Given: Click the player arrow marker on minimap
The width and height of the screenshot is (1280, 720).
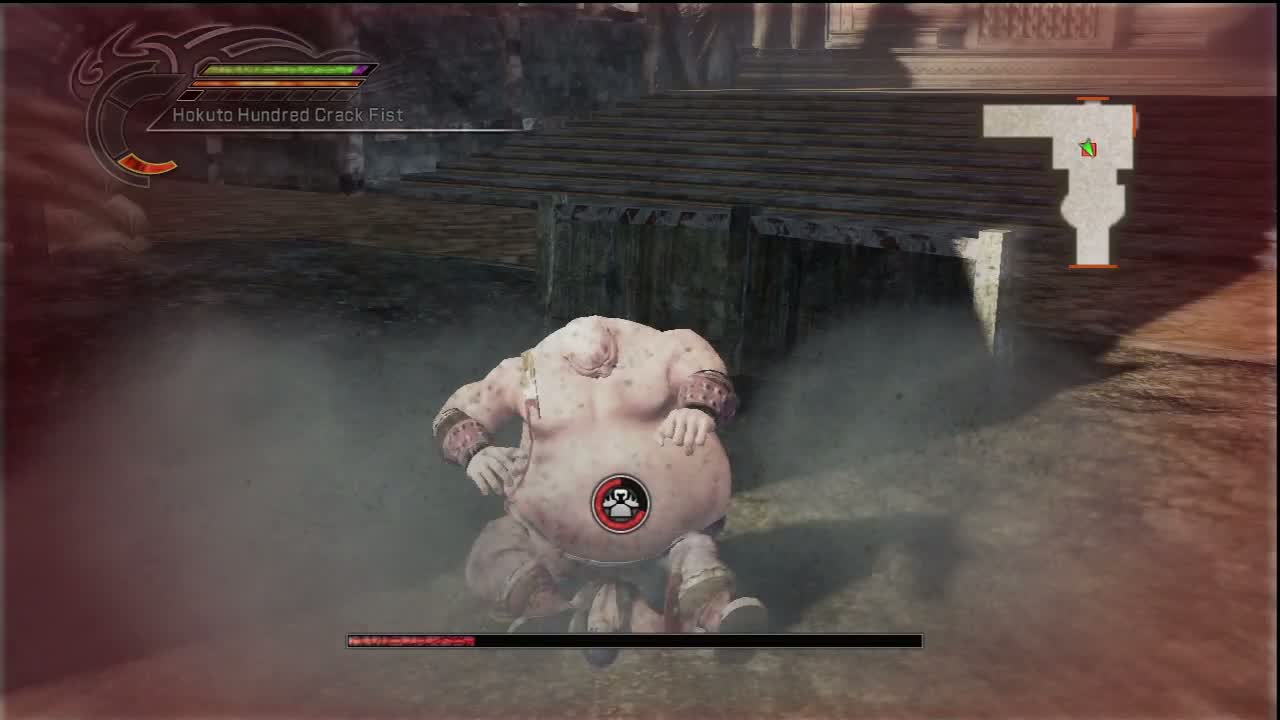Looking at the screenshot, I should coord(1088,149).
